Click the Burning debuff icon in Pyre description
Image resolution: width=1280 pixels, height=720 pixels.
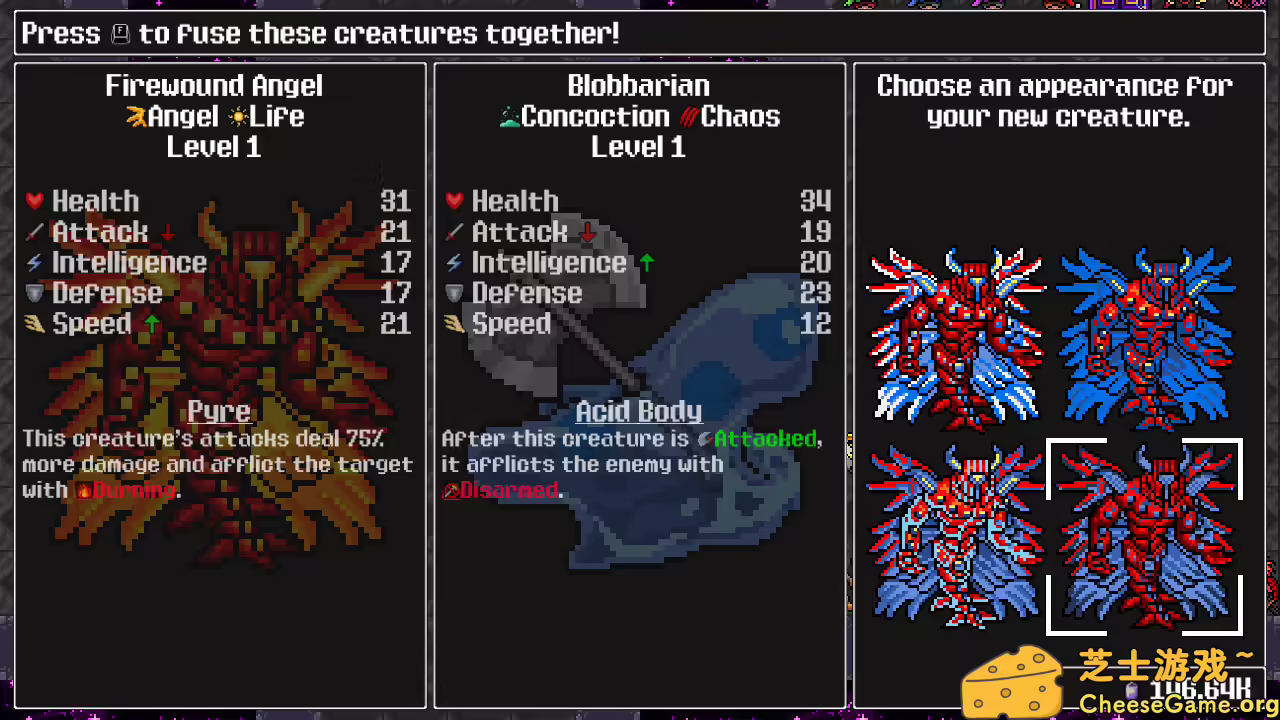[x=82, y=490]
